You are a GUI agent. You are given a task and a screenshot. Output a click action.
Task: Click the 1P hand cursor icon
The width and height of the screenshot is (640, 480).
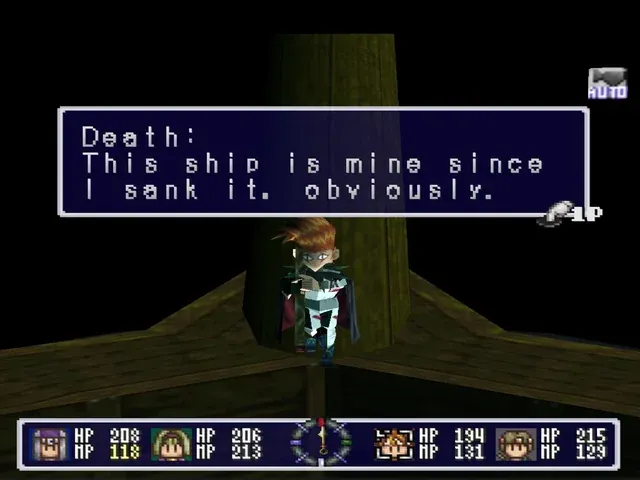(x=571, y=212)
